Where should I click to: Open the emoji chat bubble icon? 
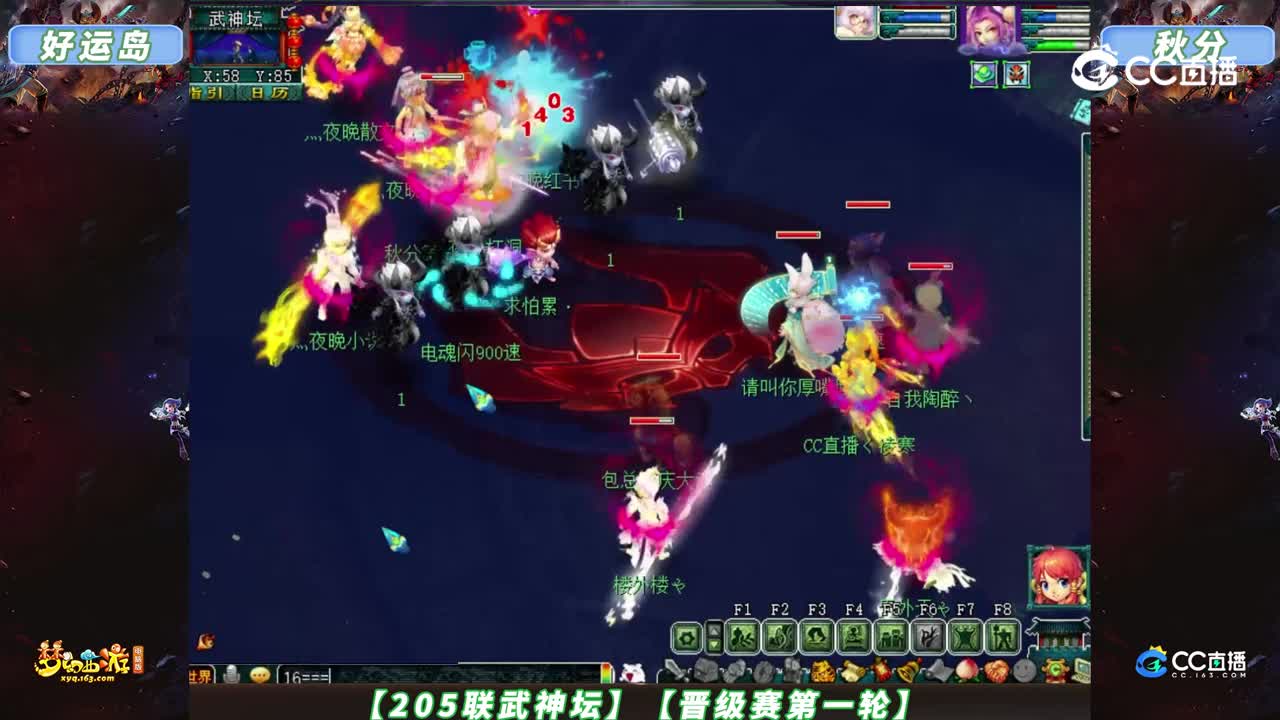coord(259,674)
